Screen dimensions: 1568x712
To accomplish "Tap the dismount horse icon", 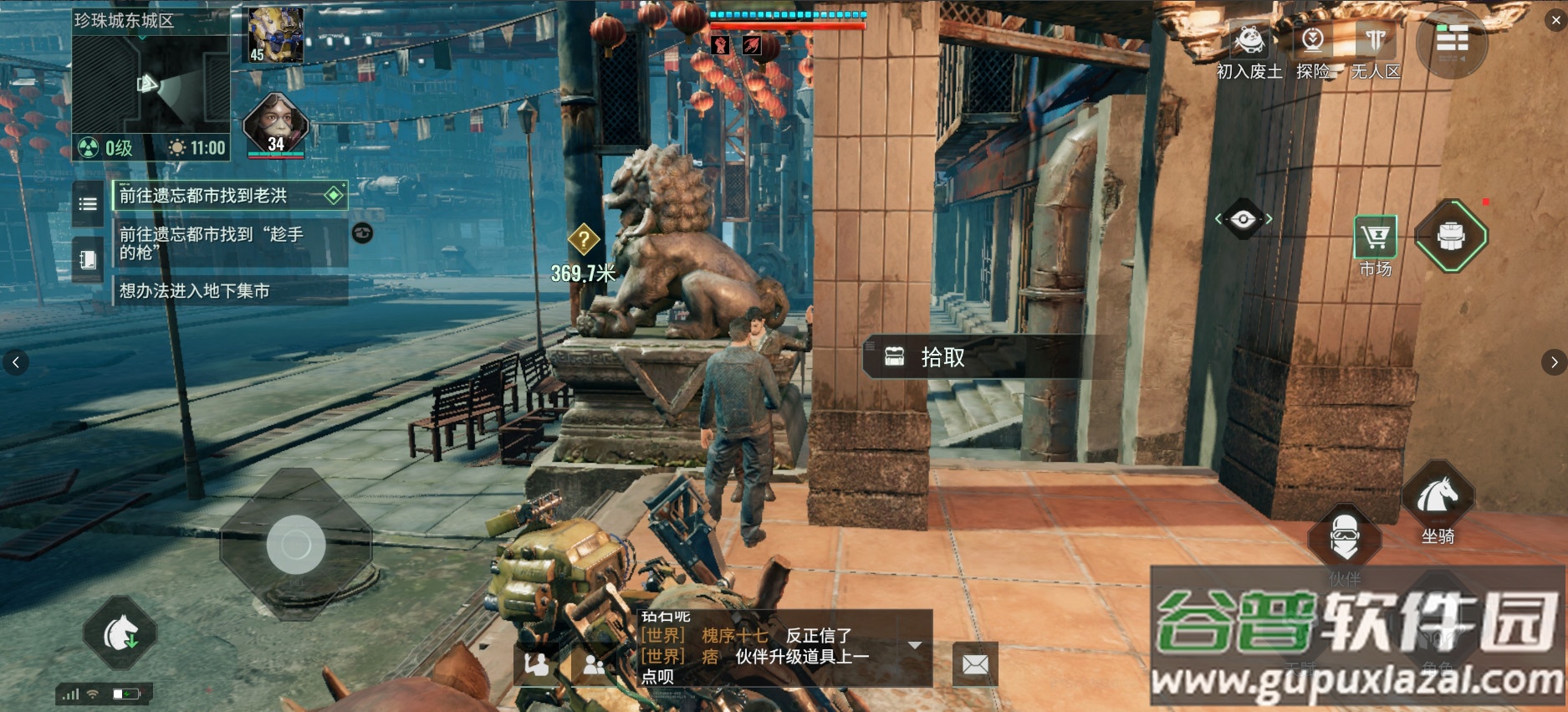I will pos(120,633).
